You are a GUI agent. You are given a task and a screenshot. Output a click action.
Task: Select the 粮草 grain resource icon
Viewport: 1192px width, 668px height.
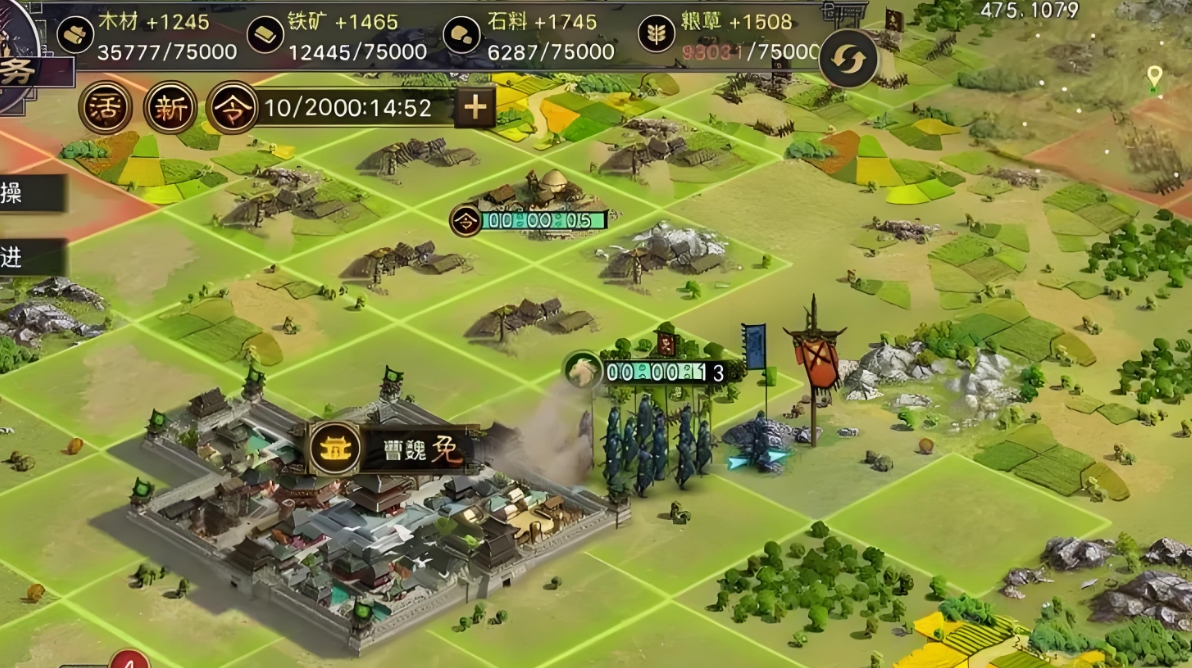coord(656,34)
